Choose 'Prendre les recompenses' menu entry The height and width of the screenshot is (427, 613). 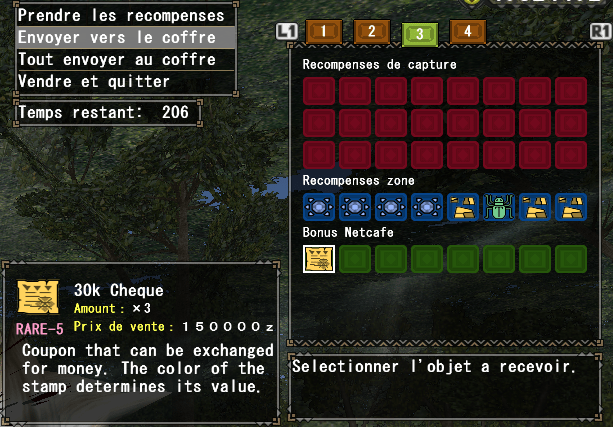point(121,15)
